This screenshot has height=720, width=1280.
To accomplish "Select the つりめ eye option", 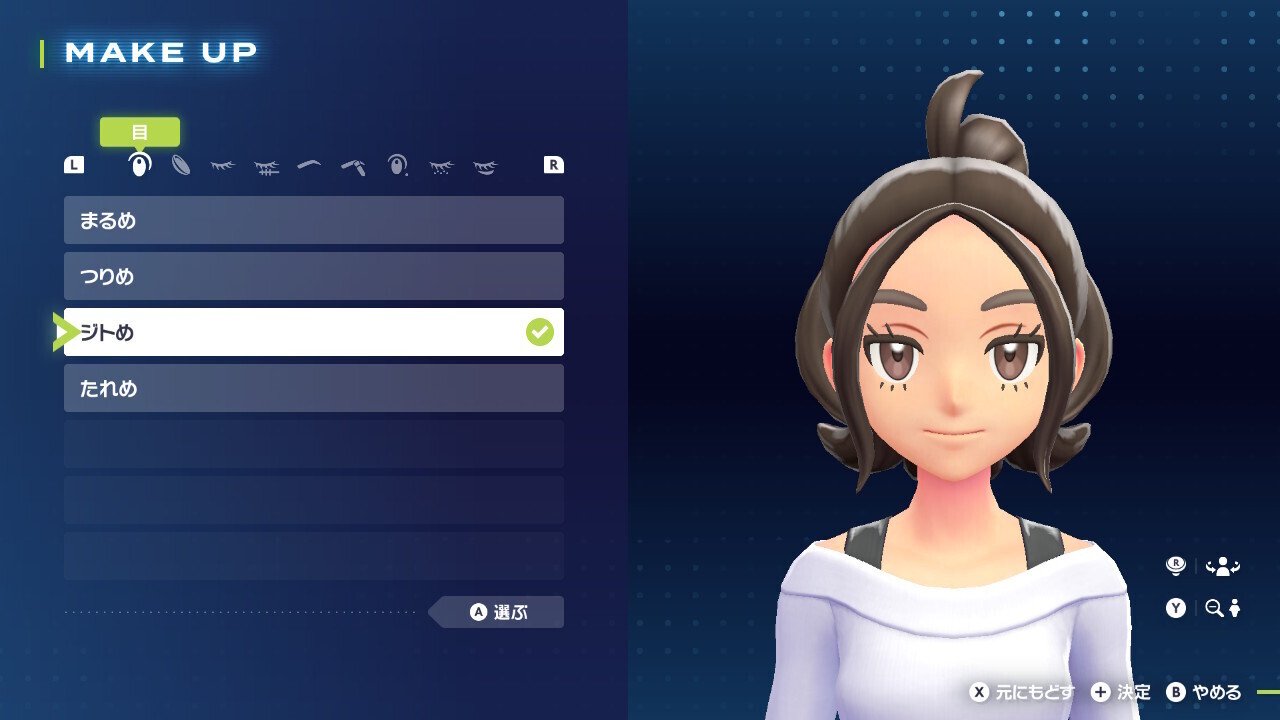I will pyautogui.click(x=313, y=276).
